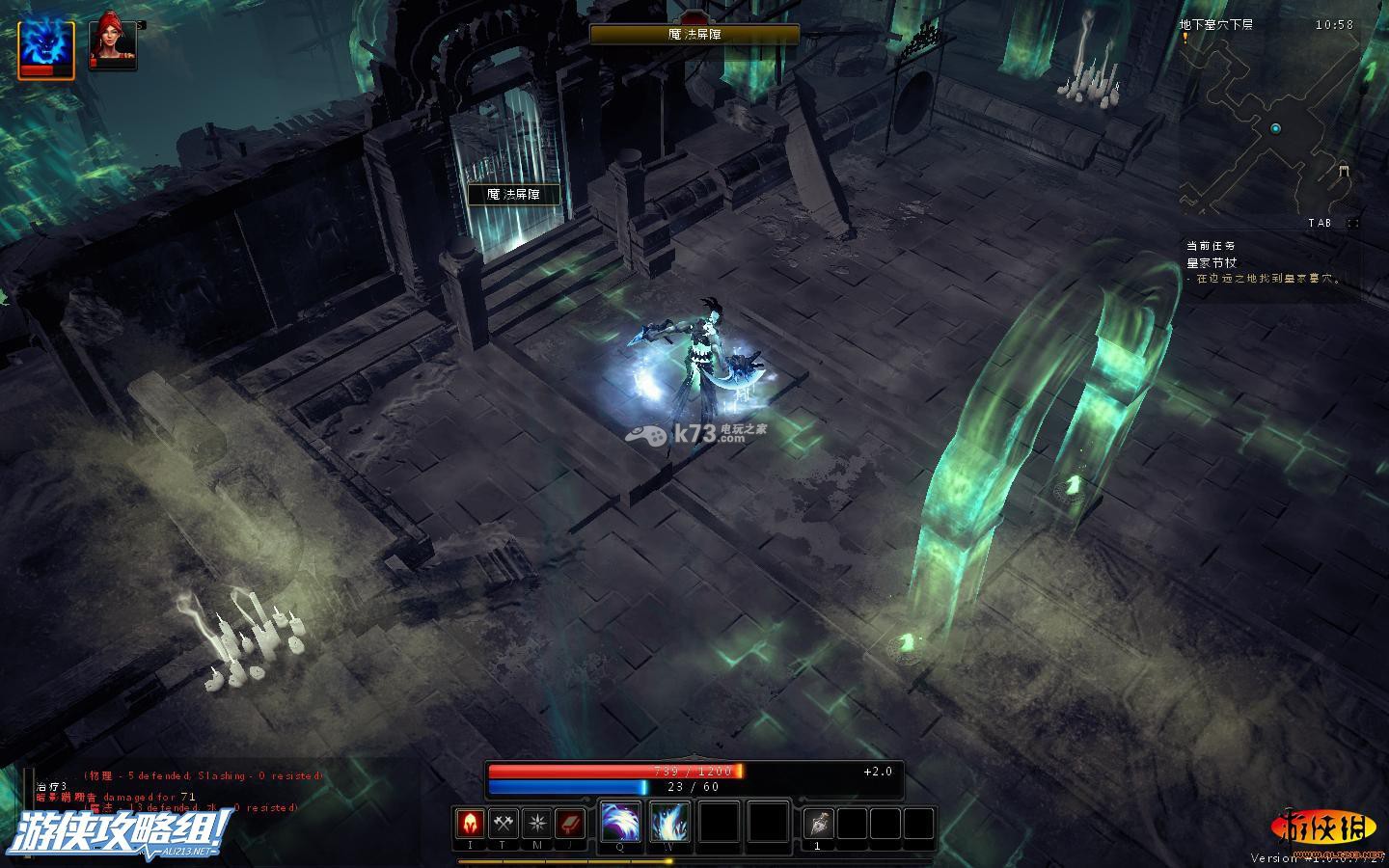The height and width of the screenshot is (868, 1389).
Task: Use the potion in quick slot 1
Action: point(818,824)
